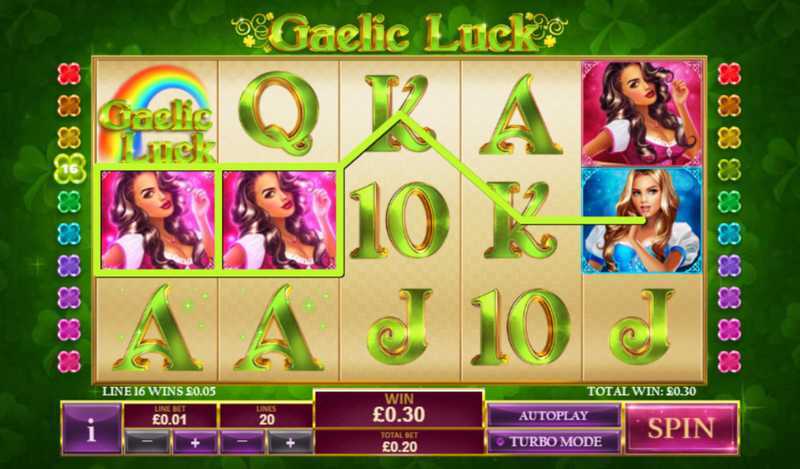Select the highlighted payline 16 clover marker
The image size is (800, 469).
click(x=68, y=170)
